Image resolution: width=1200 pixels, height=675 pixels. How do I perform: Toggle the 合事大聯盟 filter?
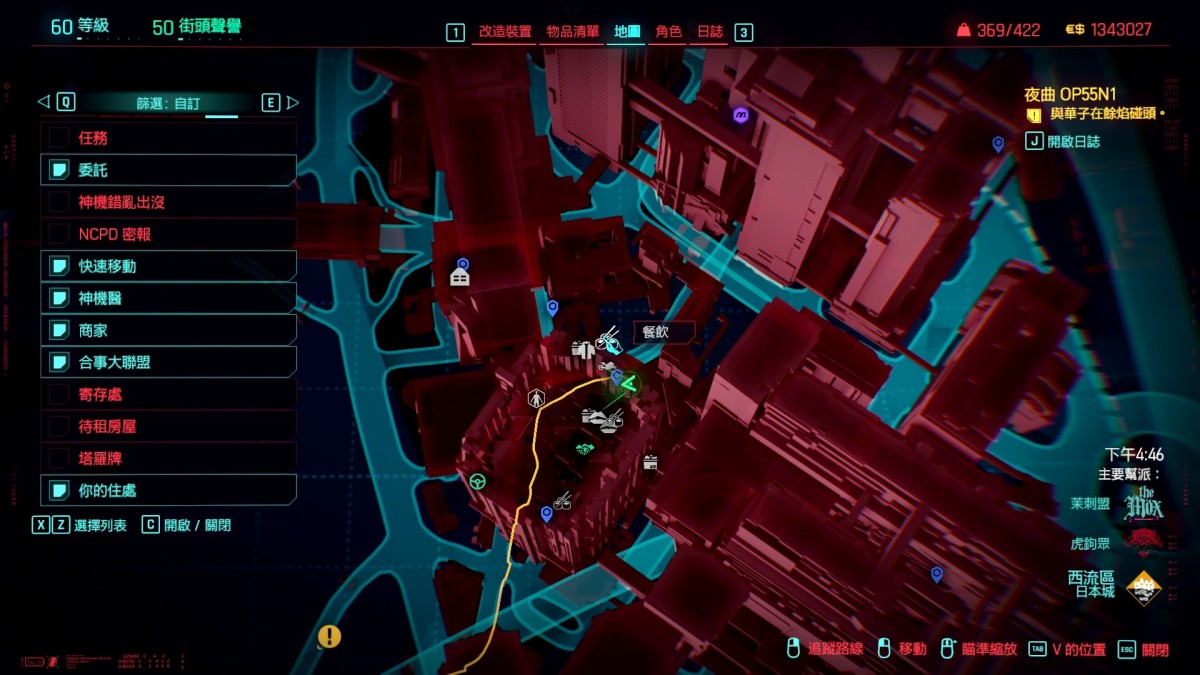(x=60, y=362)
